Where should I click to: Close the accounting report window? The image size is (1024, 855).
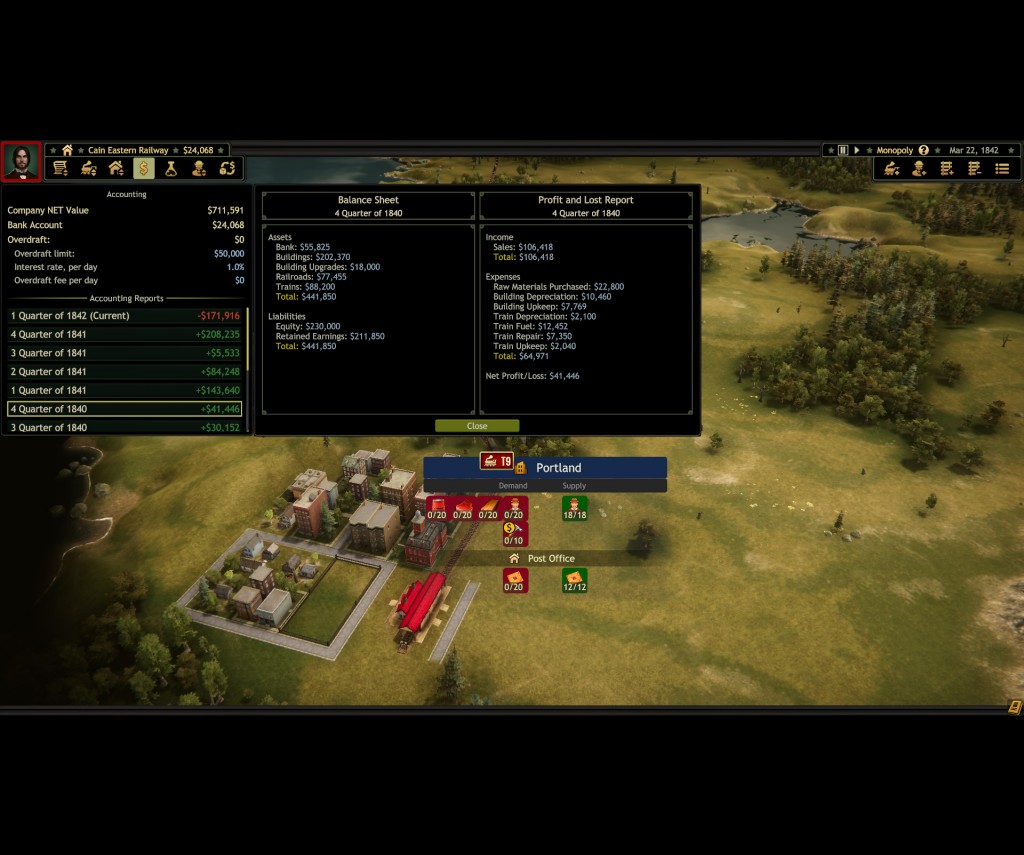point(477,426)
